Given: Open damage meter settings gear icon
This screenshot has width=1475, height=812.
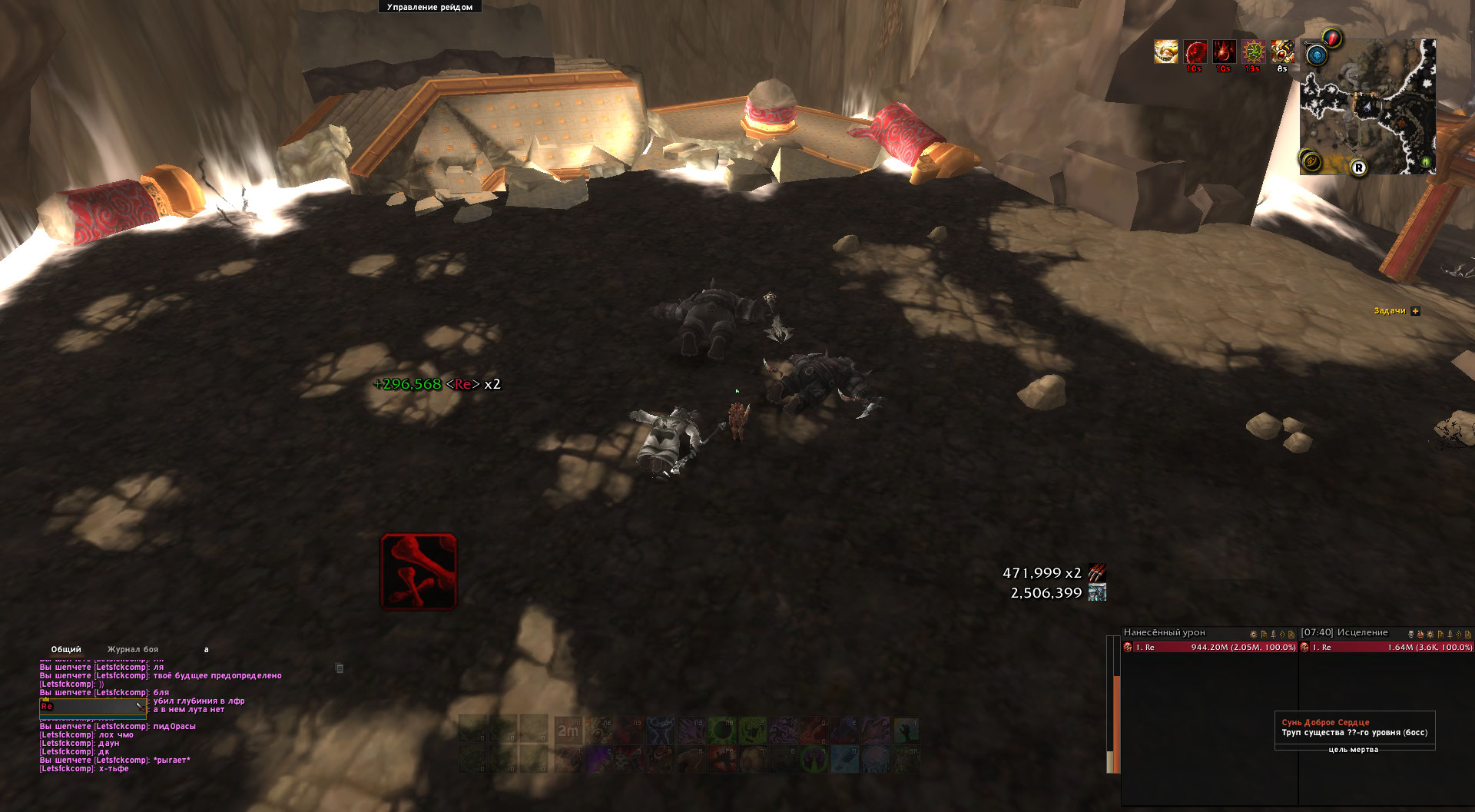Looking at the screenshot, I should [1253, 634].
